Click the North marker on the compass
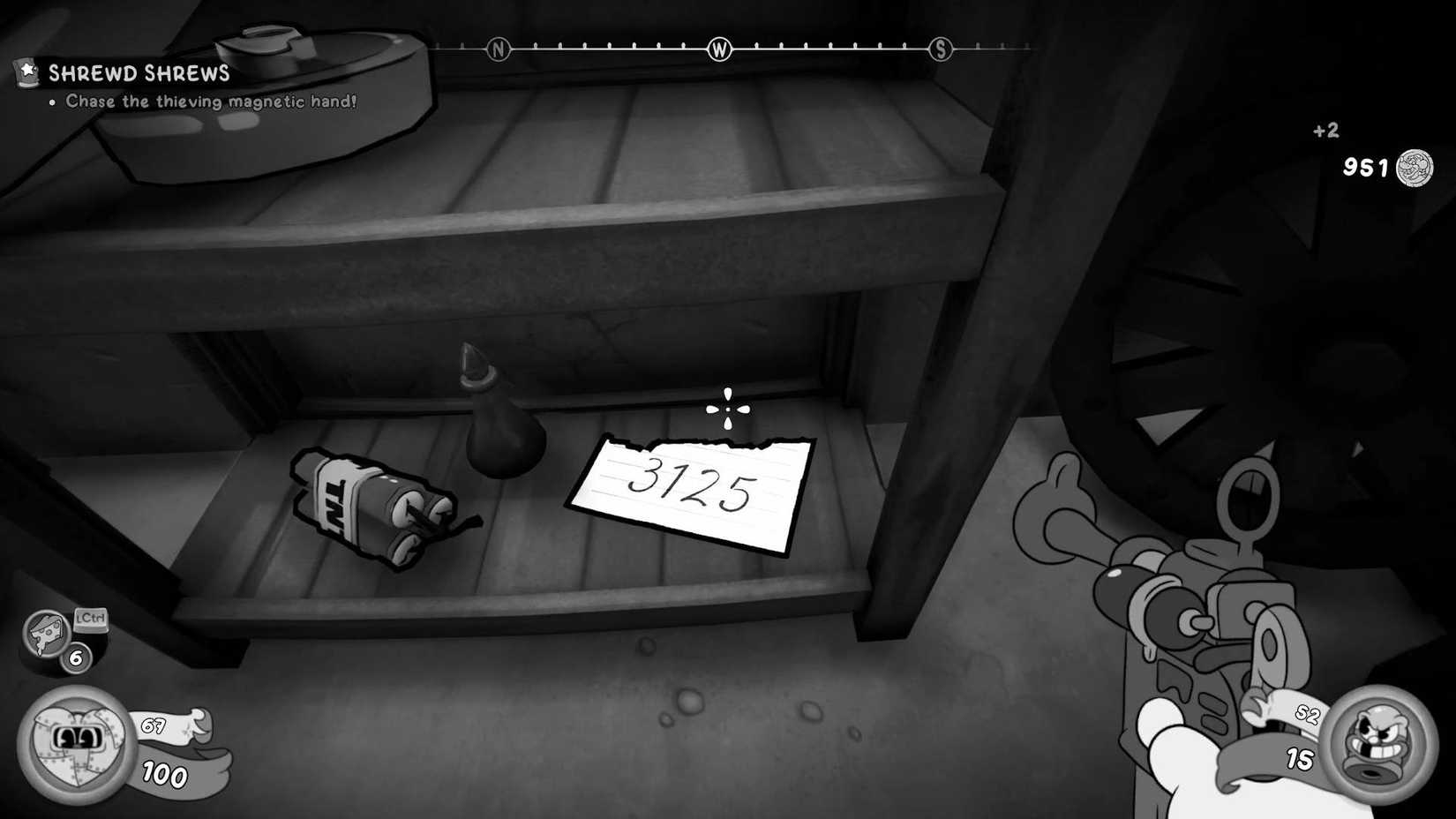Viewport: 1456px width, 819px height. click(498, 50)
